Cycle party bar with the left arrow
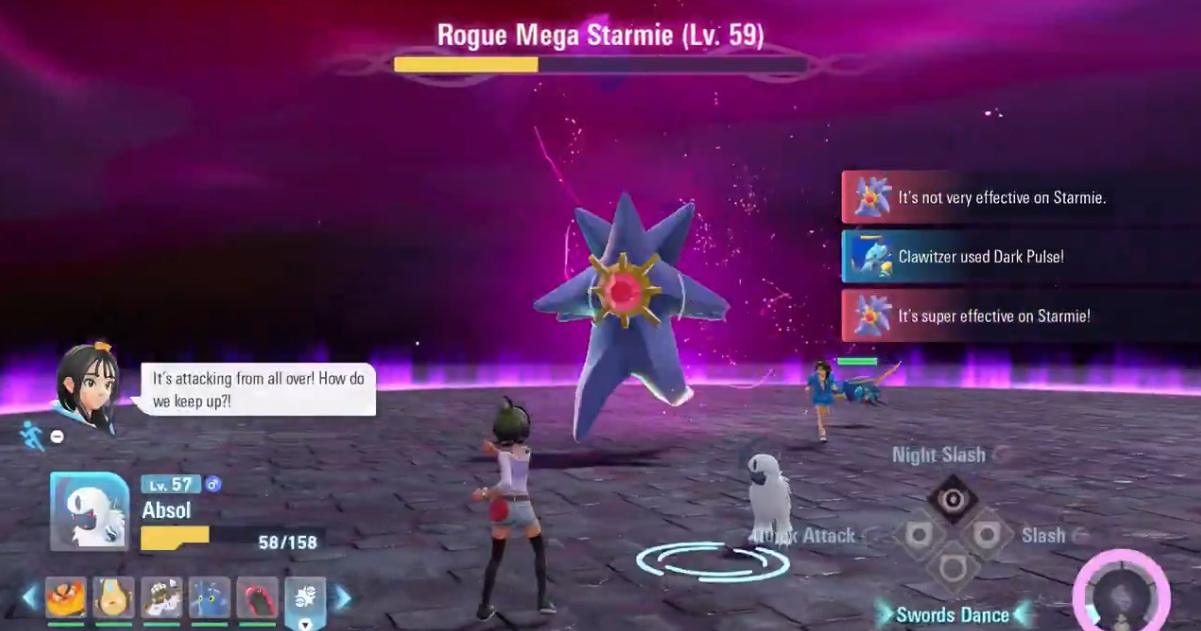Viewport: 1201px width, 631px height. coord(30,597)
